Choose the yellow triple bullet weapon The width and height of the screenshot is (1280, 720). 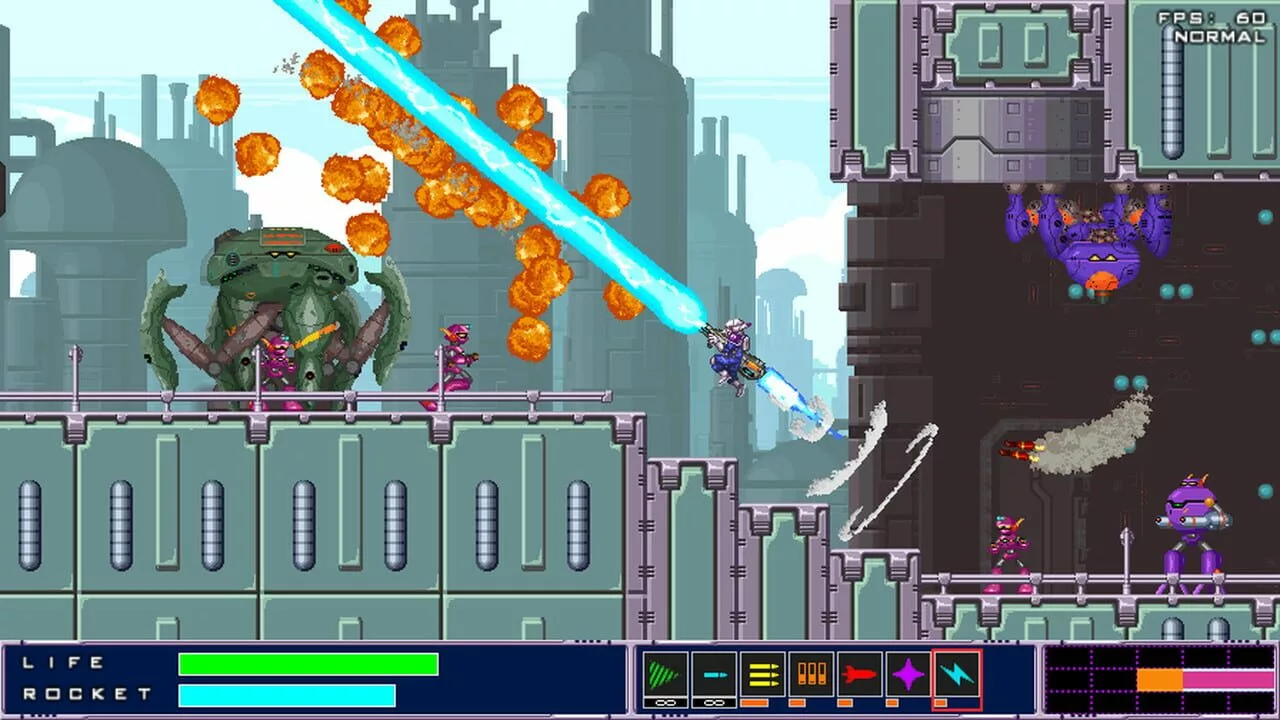click(x=762, y=675)
